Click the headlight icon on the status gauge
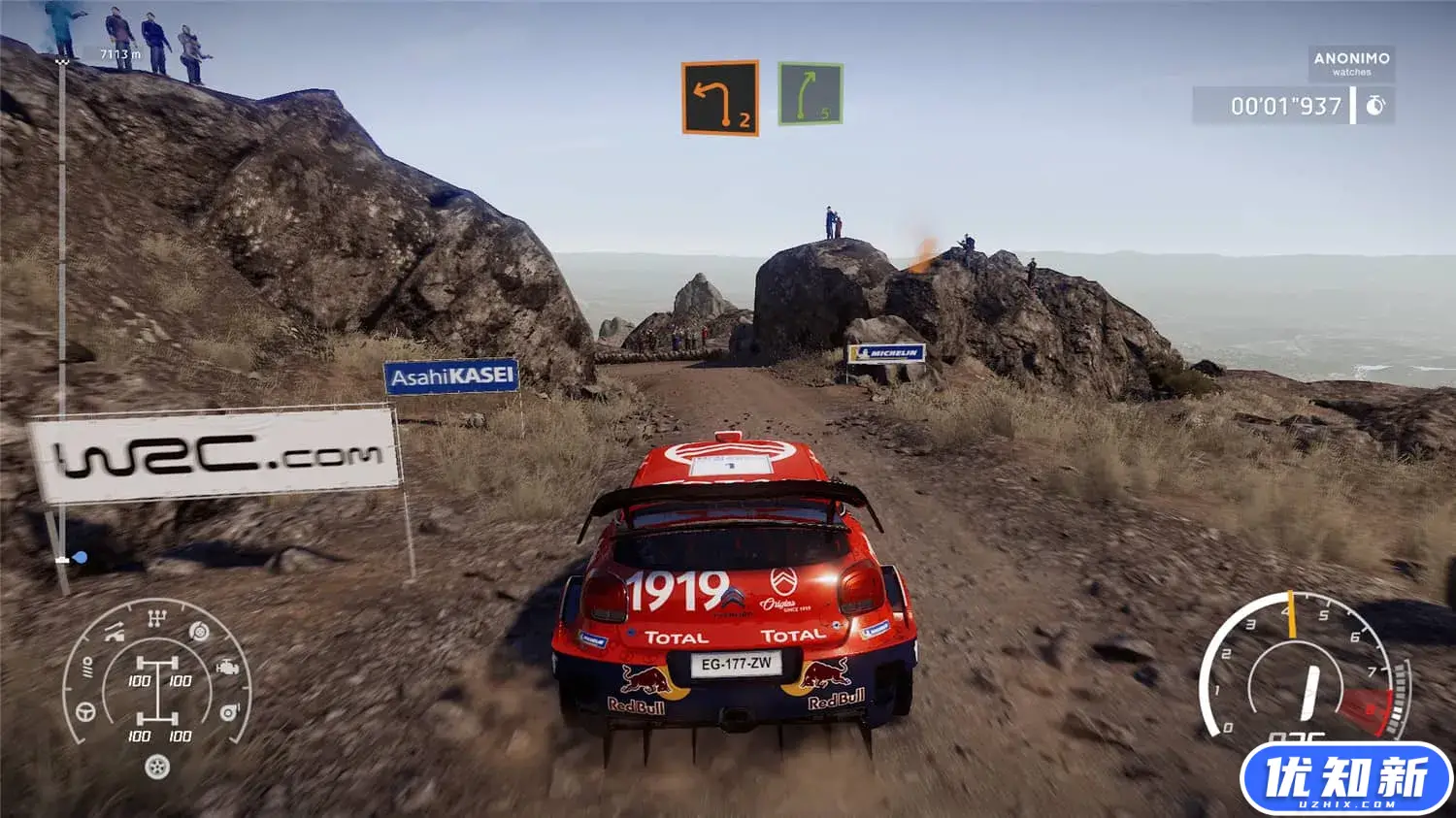This screenshot has height=818, width=1456. click(89, 668)
